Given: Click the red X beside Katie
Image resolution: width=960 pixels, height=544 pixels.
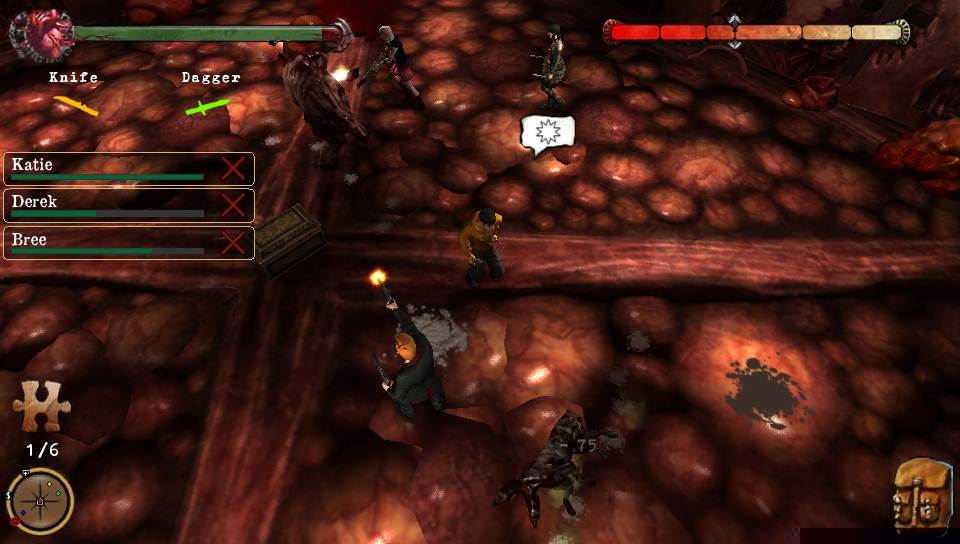Looking at the screenshot, I should (x=233, y=168).
